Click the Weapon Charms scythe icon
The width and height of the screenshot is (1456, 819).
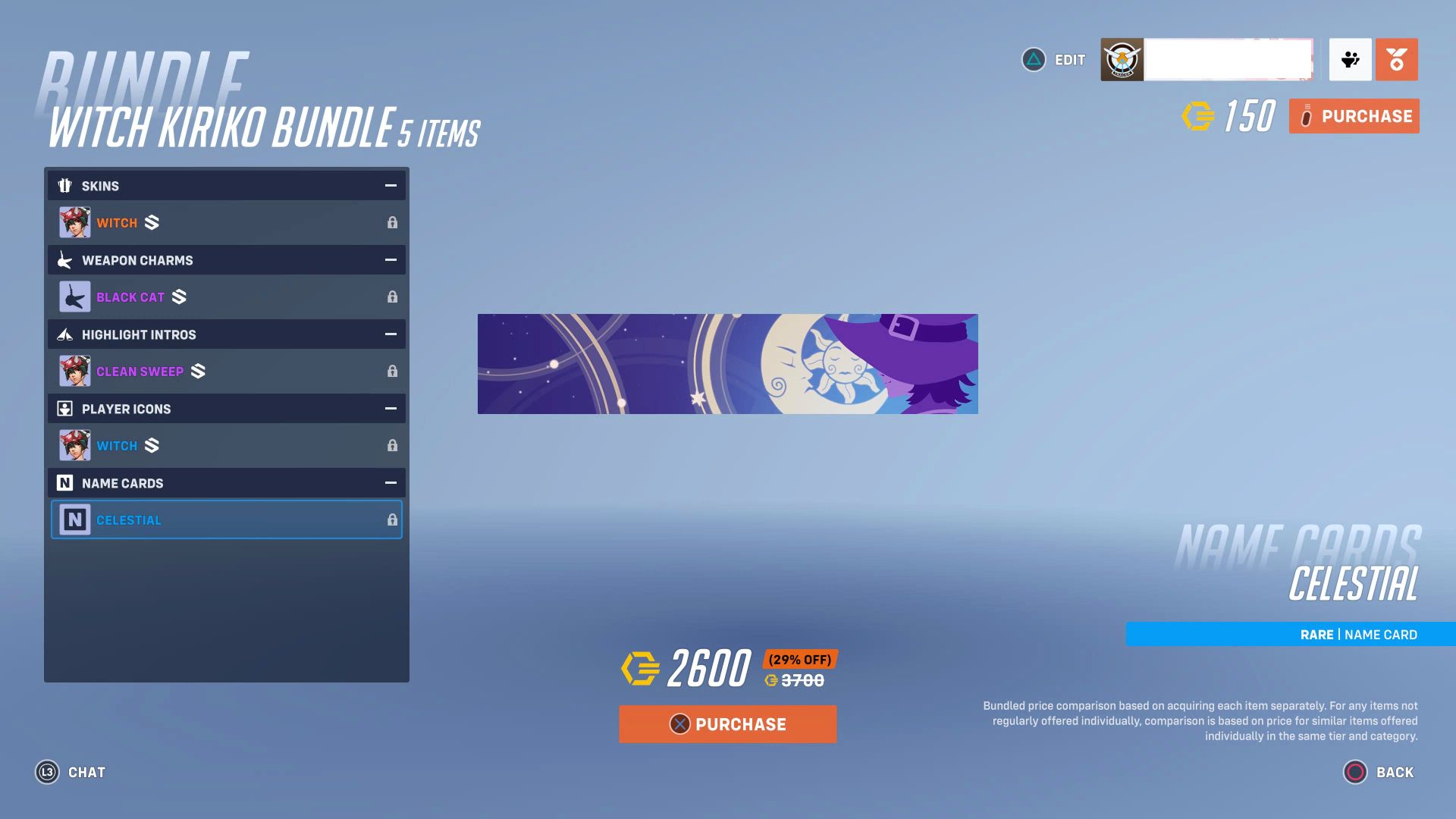click(x=66, y=259)
